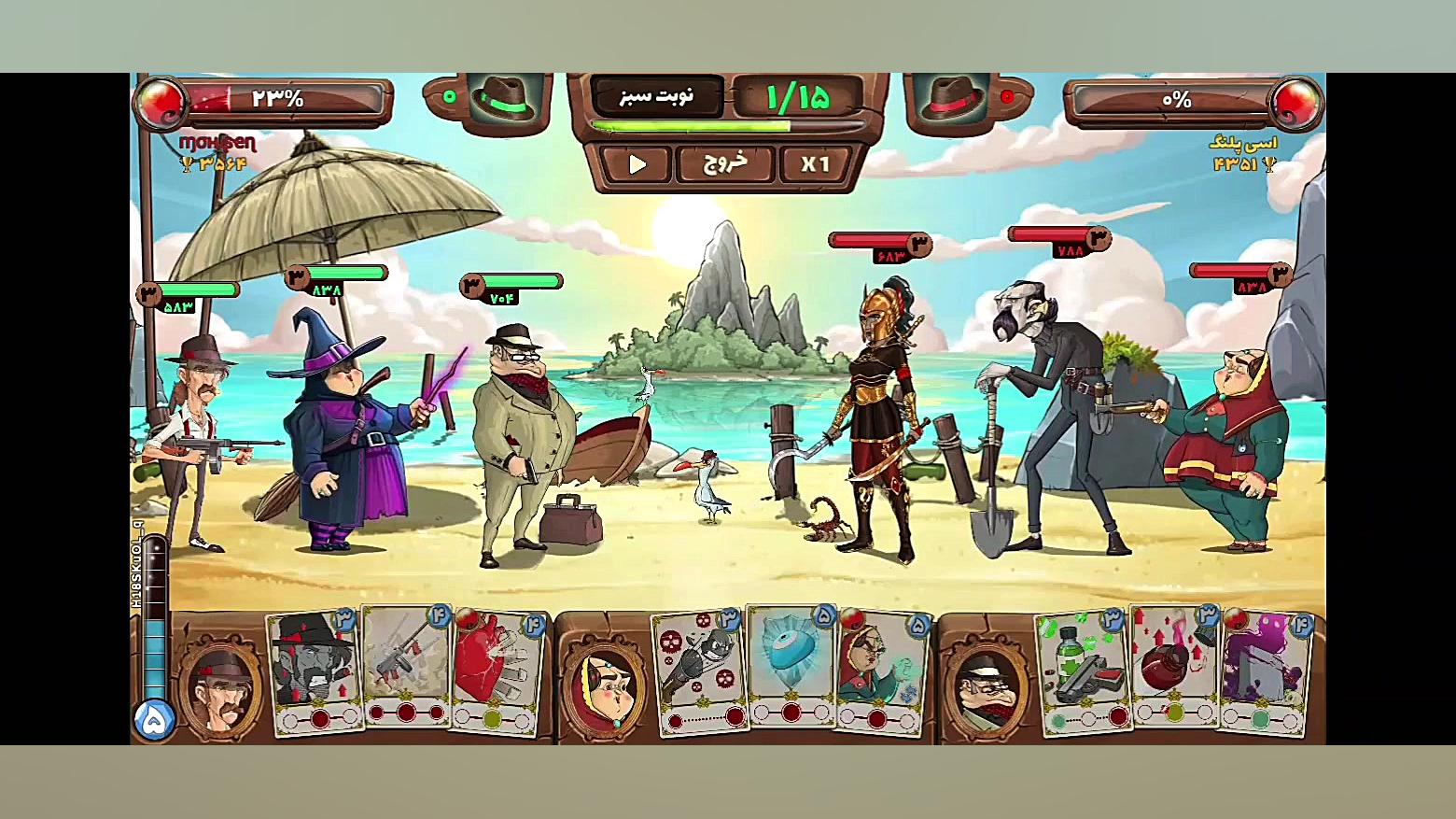Exit the battle with the خروج button

click(x=725, y=163)
